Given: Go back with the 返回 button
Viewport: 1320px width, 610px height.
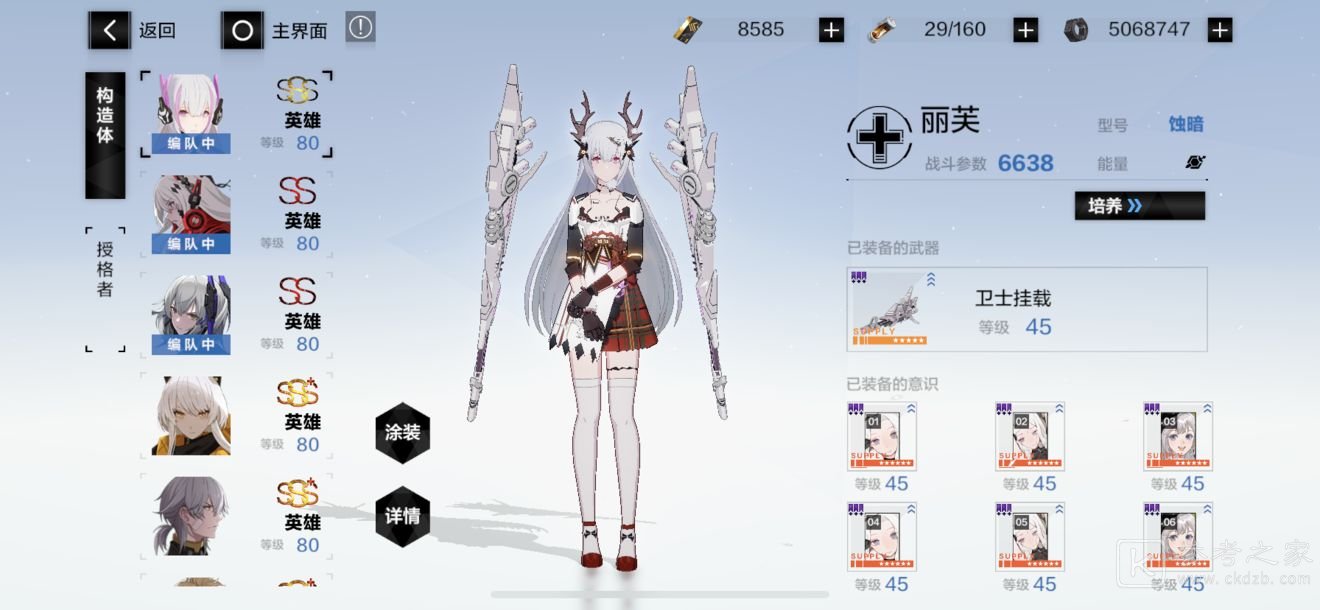Looking at the screenshot, I should click(133, 31).
